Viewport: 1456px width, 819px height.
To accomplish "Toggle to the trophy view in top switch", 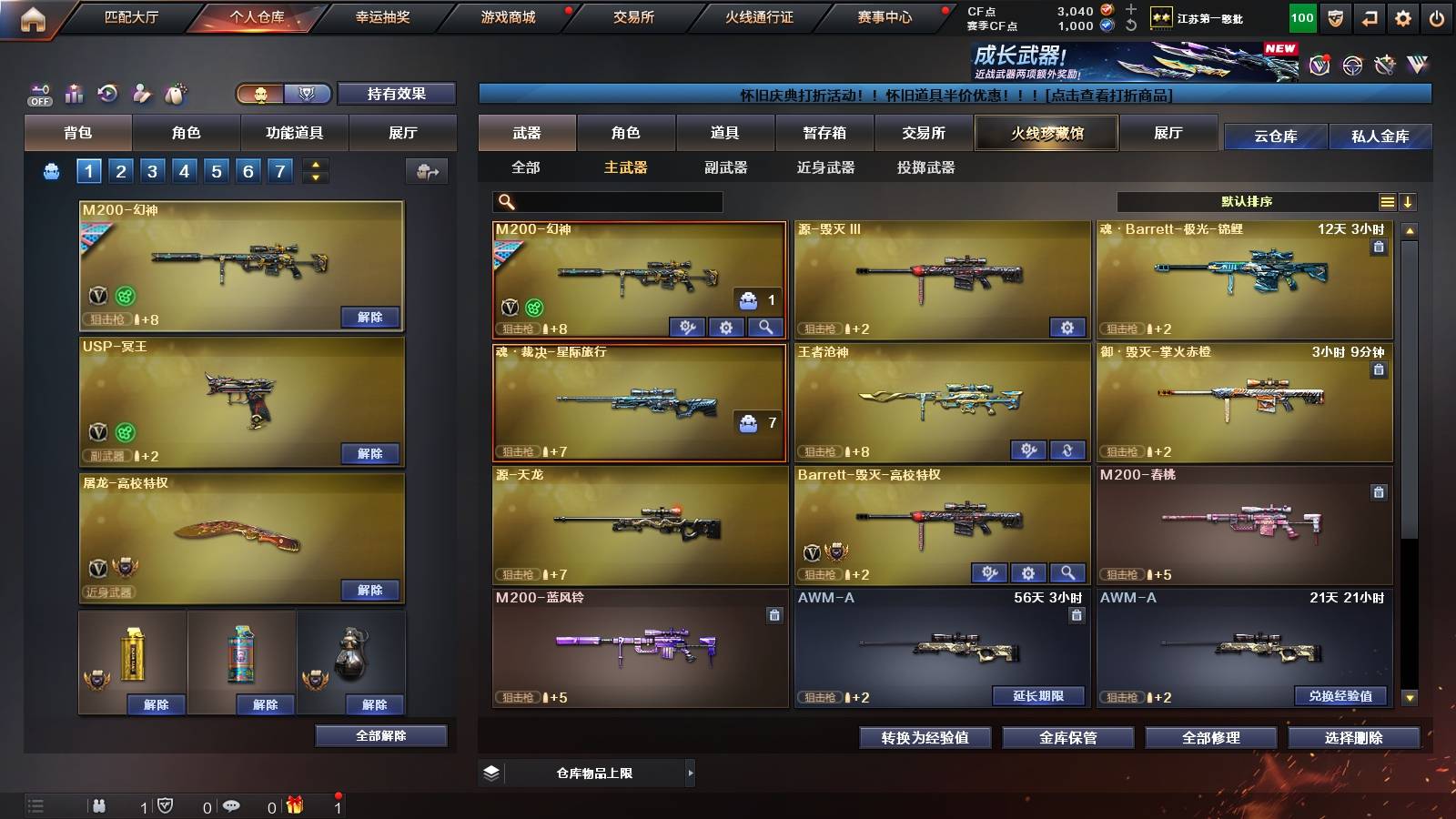I will pos(308,94).
